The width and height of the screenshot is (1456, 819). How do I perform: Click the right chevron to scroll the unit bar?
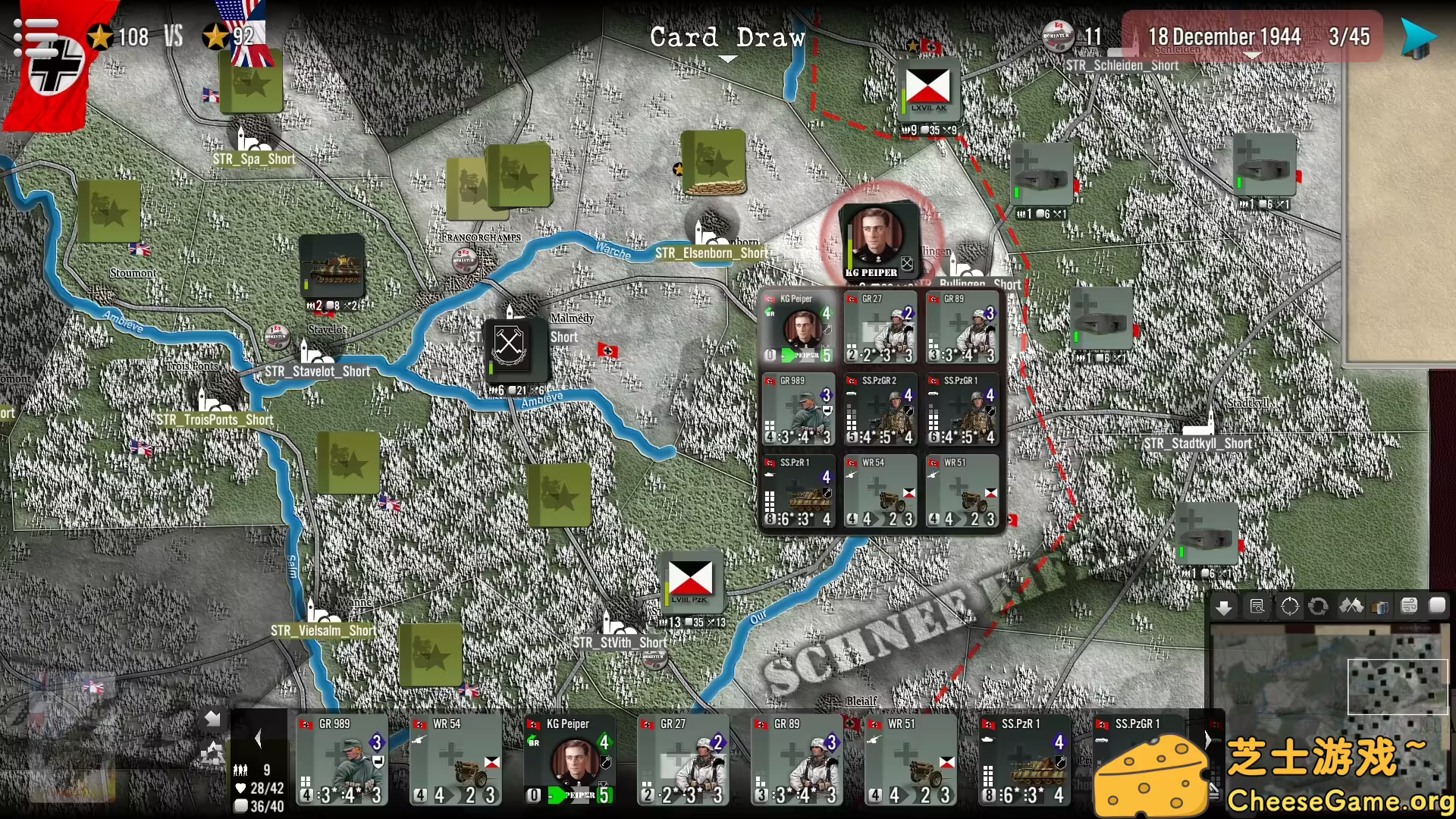coord(1209,739)
